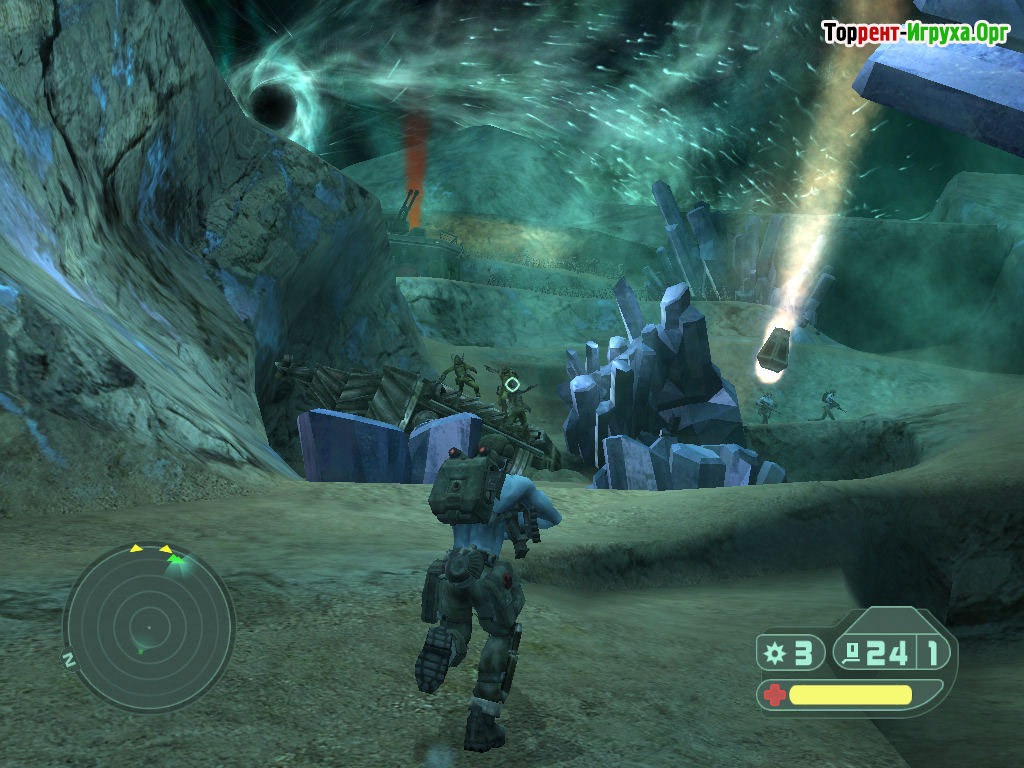Viewport: 1024px width, 768px height.
Task: Select the grenade icon in the HUD
Action: [774, 654]
